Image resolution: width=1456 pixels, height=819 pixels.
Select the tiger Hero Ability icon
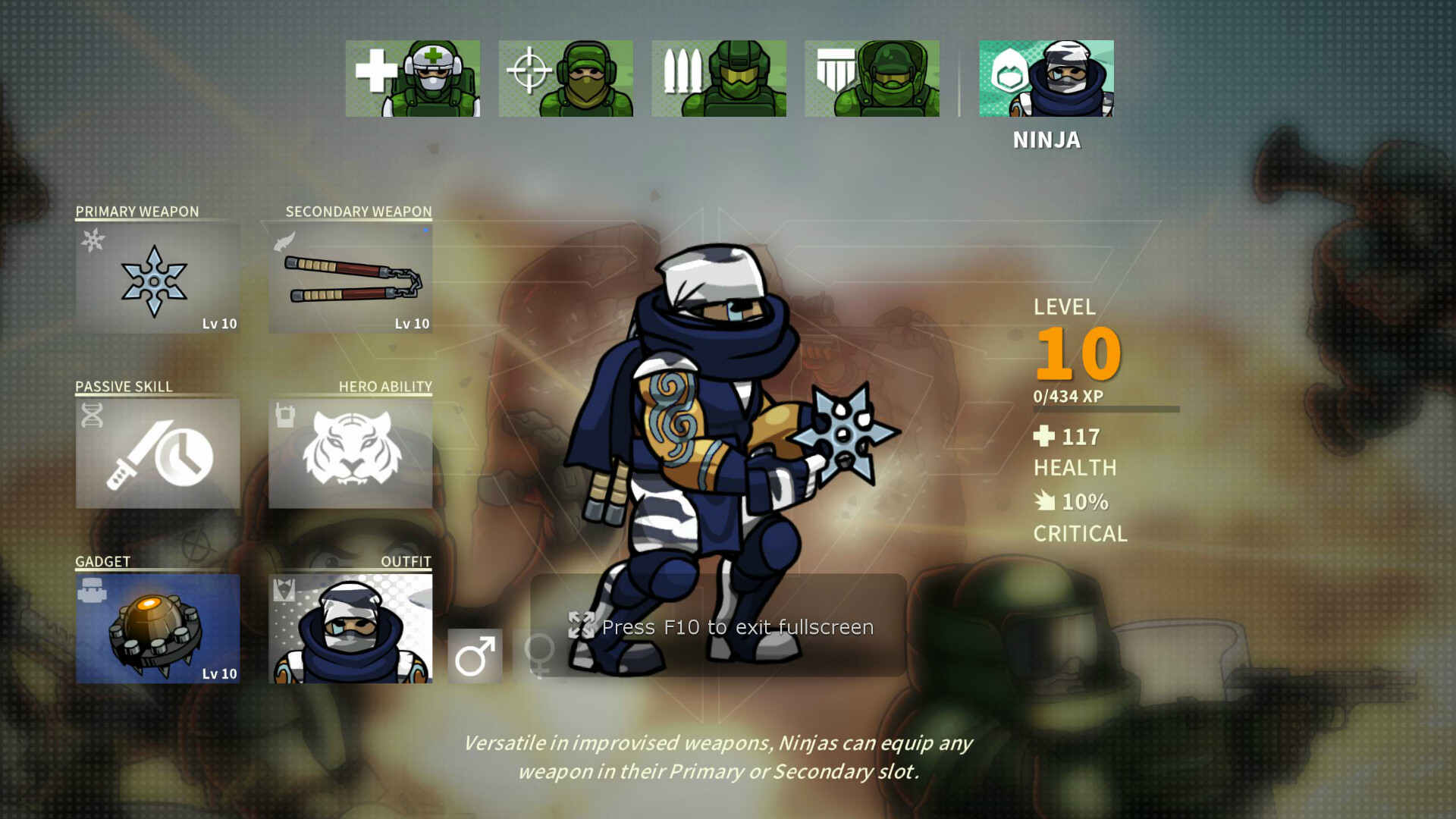tap(351, 453)
